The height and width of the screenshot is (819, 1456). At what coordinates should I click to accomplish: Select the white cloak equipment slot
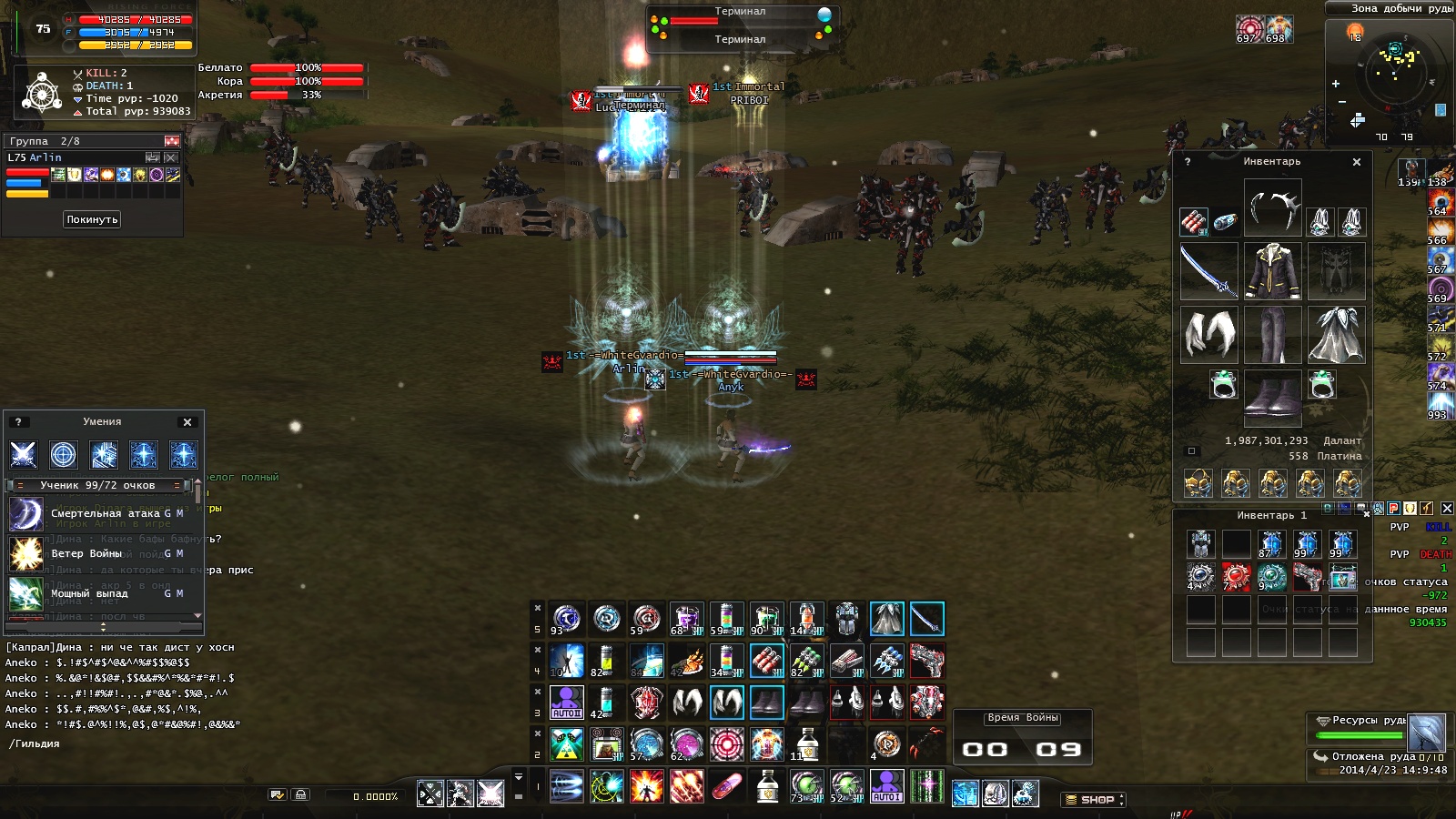1336,335
